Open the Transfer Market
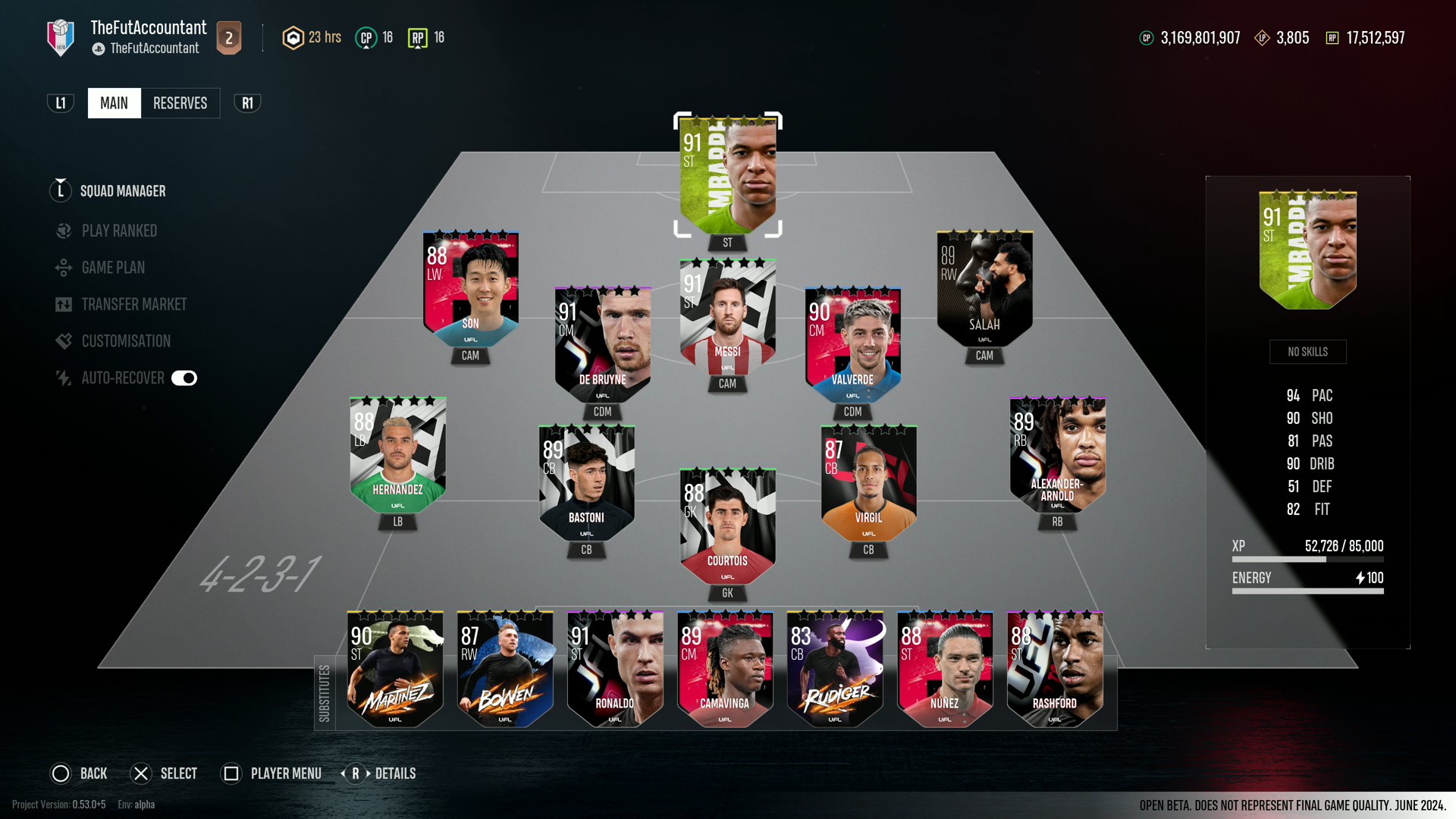 (x=133, y=304)
